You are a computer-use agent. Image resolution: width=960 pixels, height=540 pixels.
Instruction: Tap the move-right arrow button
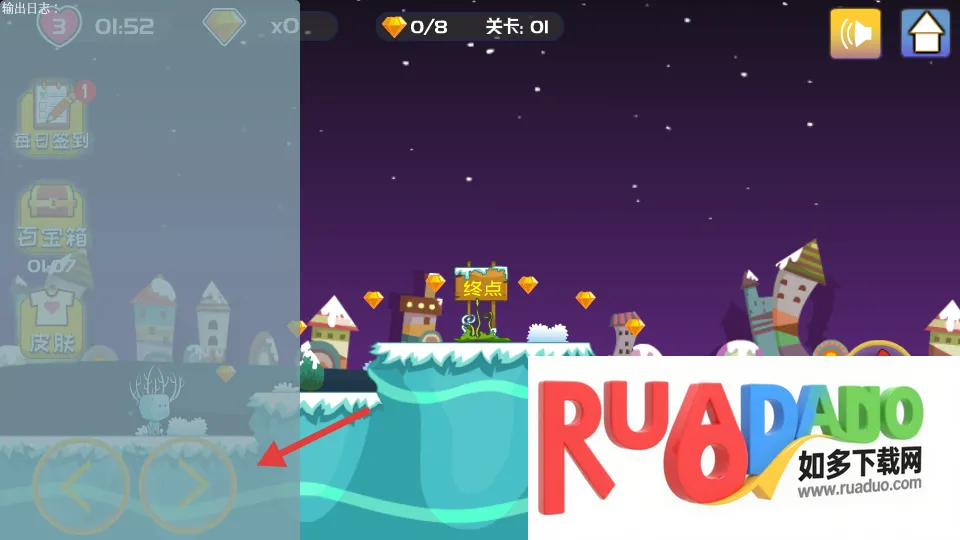188,486
